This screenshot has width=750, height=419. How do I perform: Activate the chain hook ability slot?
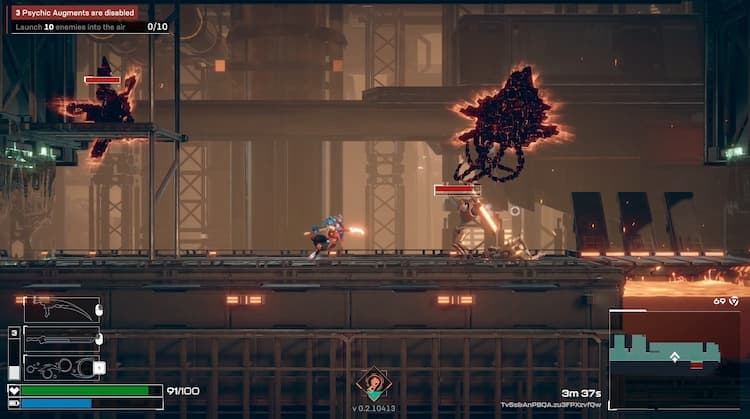pos(62,367)
